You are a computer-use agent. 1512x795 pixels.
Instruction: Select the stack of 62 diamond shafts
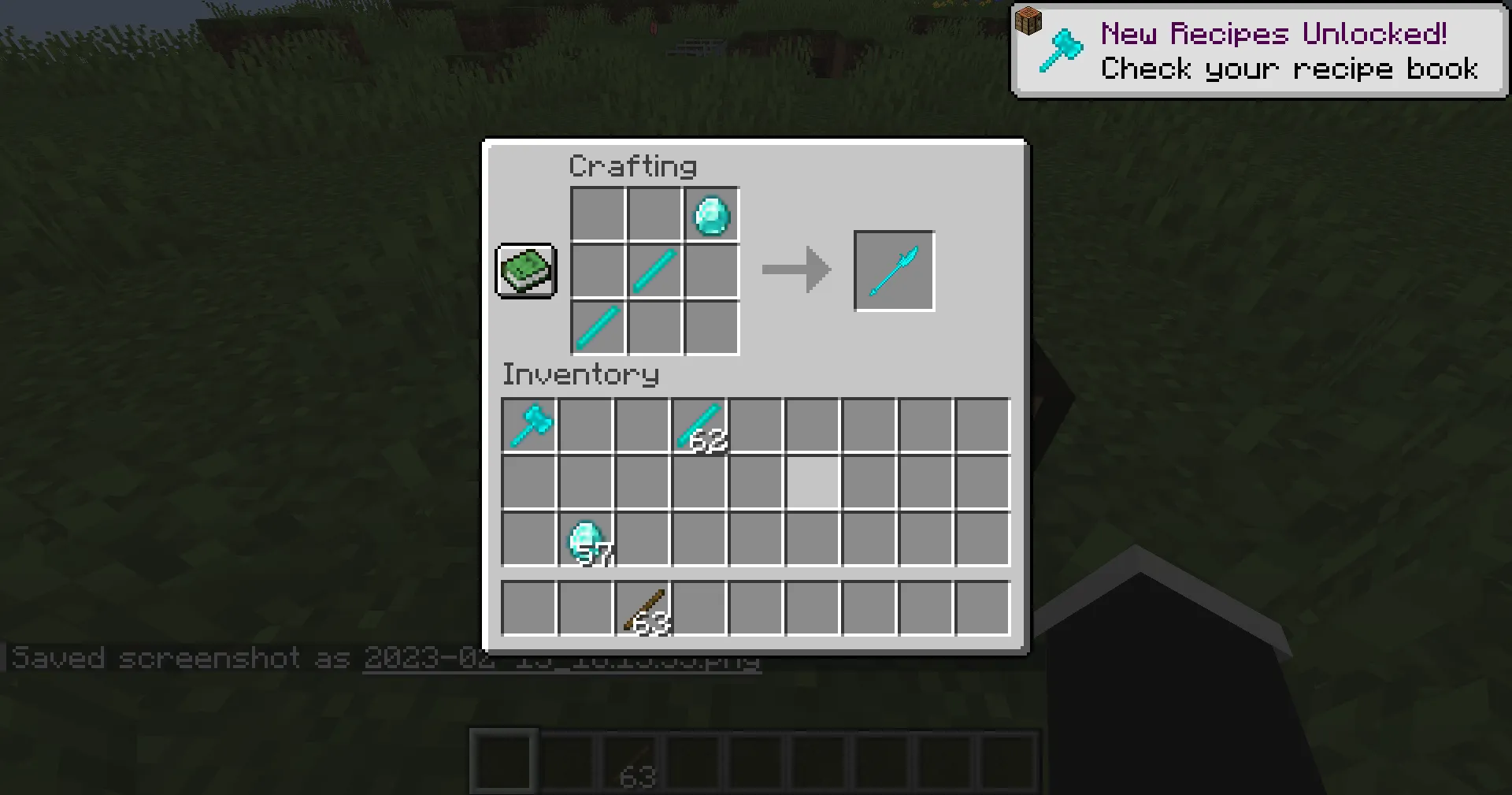pyautogui.click(x=699, y=425)
